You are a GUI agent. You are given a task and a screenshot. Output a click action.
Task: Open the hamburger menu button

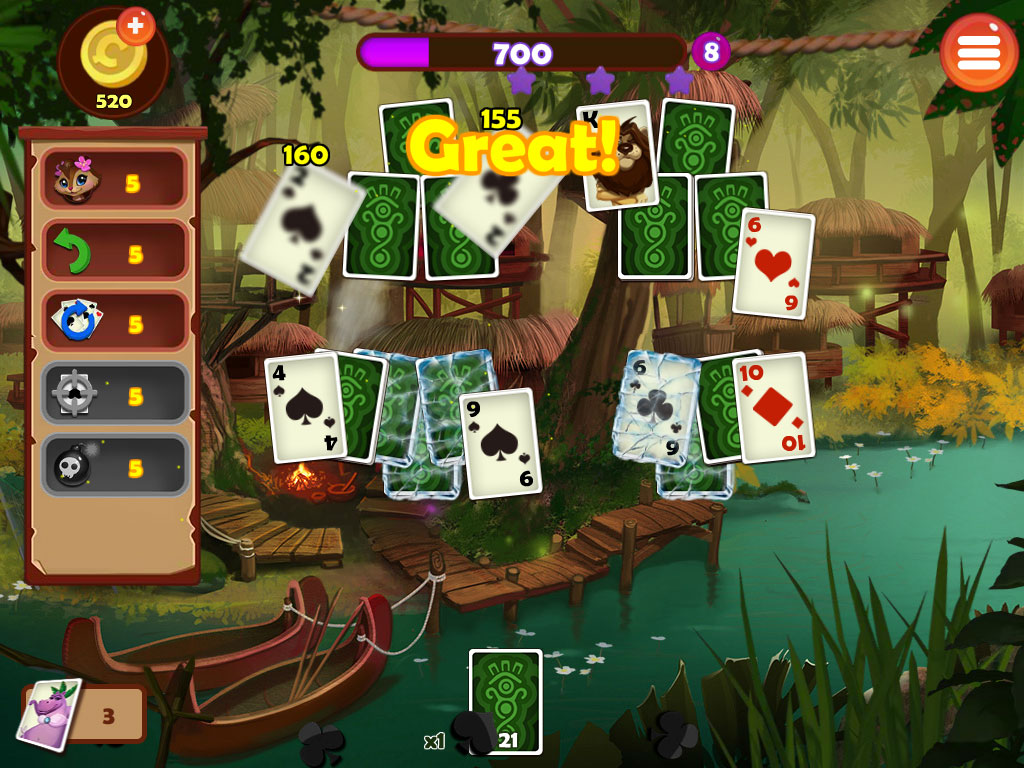(x=978, y=53)
